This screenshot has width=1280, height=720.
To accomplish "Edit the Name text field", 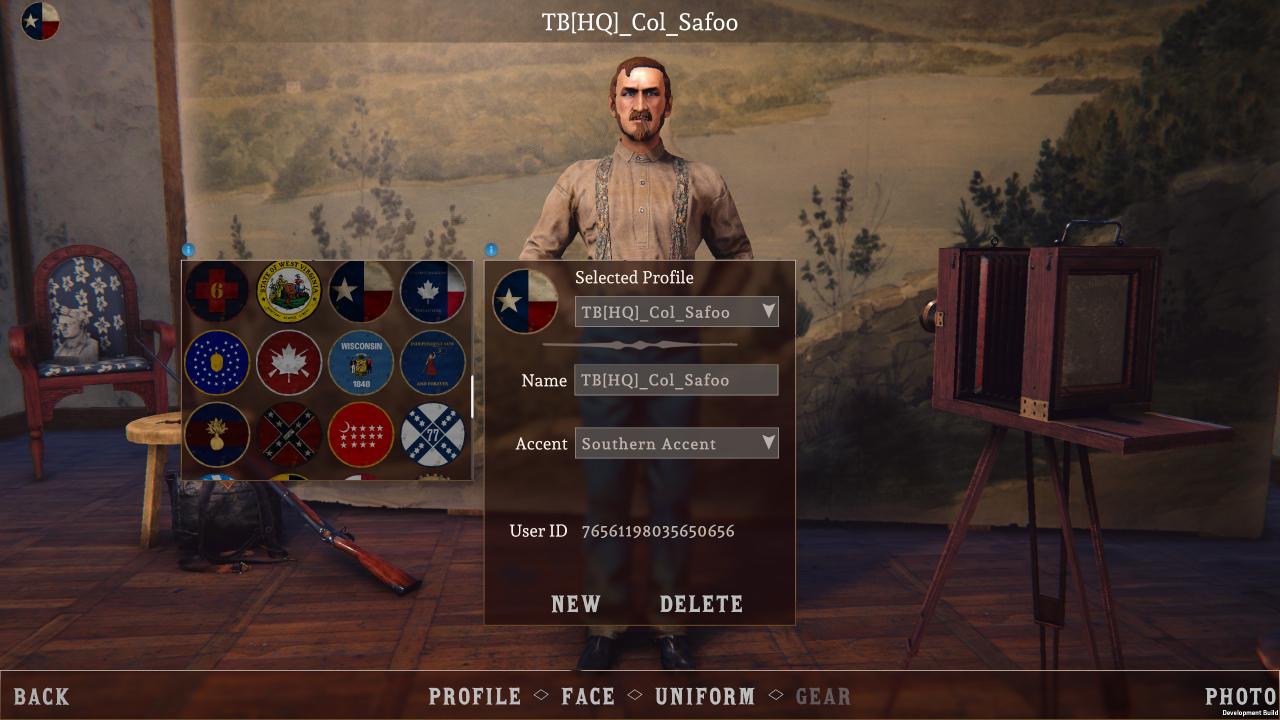I will (676, 380).
